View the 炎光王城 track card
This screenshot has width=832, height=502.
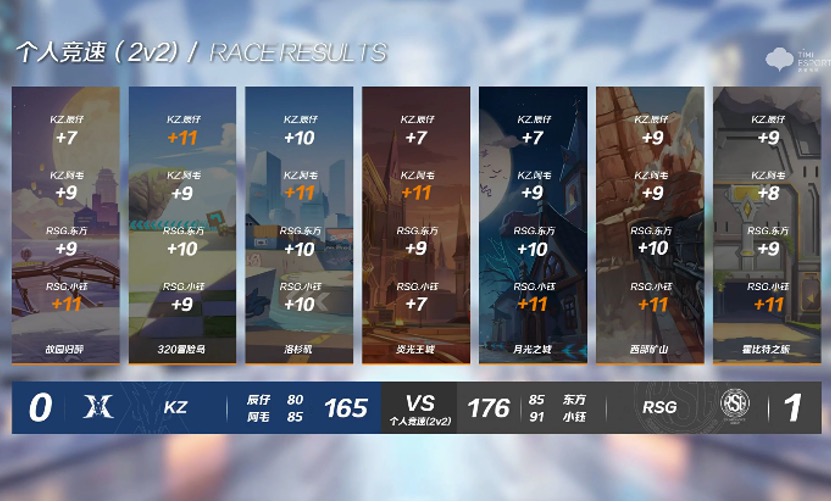coord(416,225)
